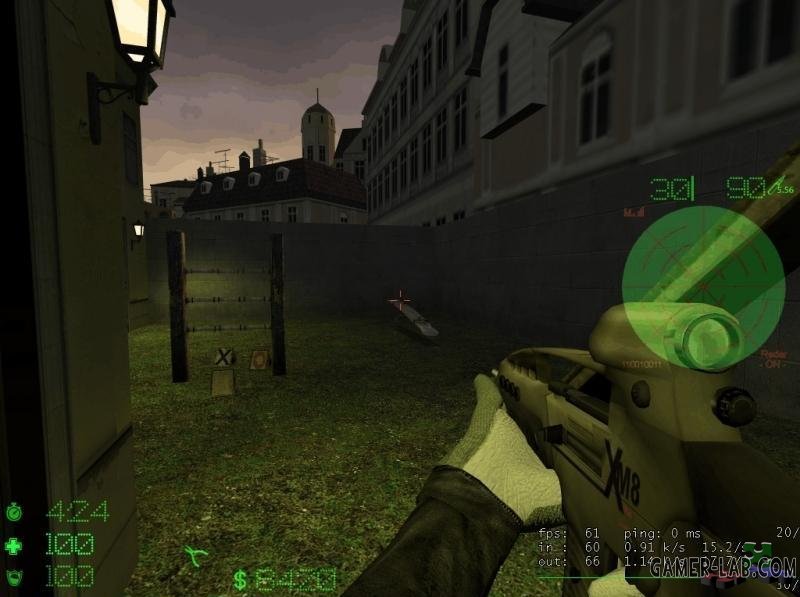Image resolution: width=800 pixels, height=597 pixels.
Task: Select the round timer stopwatch icon
Action: (13, 512)
